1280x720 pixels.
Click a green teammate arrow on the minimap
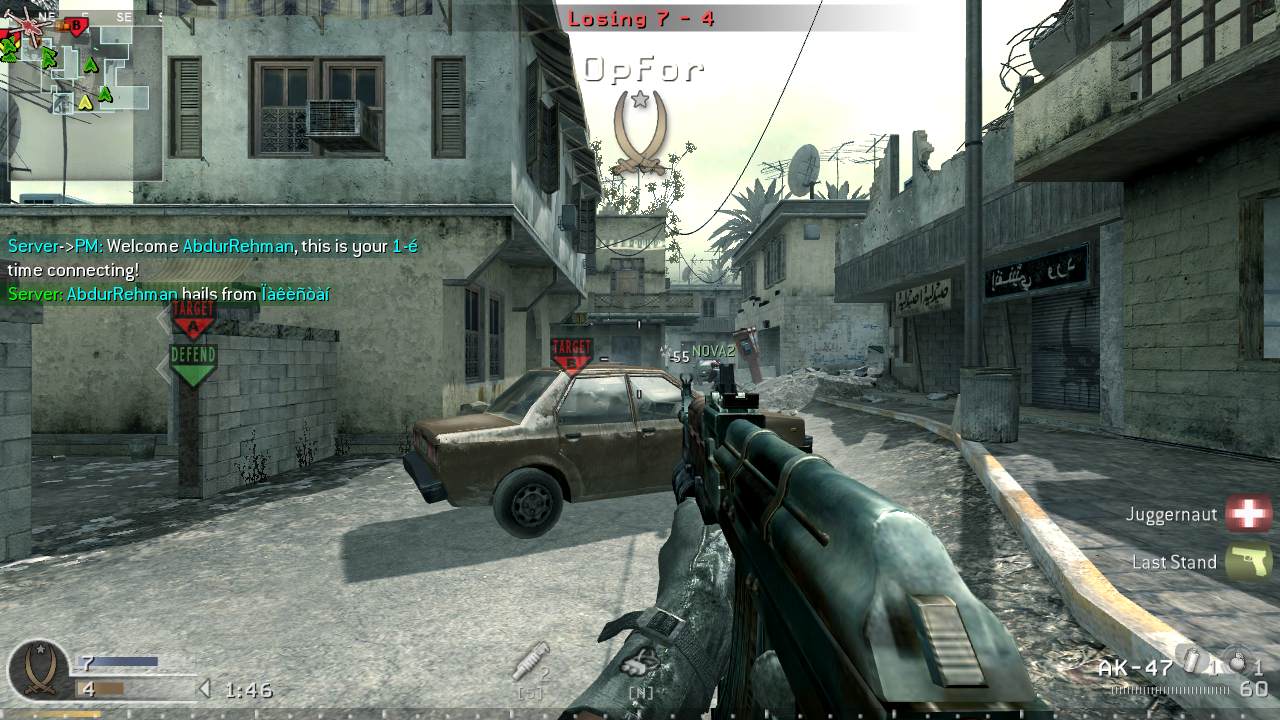tap(90, 65)
